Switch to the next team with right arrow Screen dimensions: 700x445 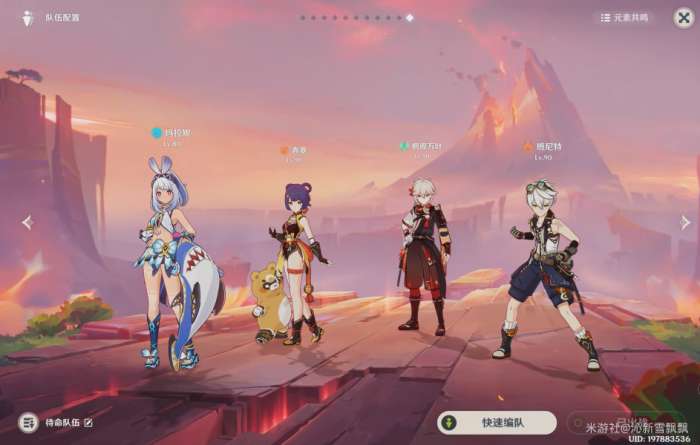pyautogui.click(x=685, y=222)
